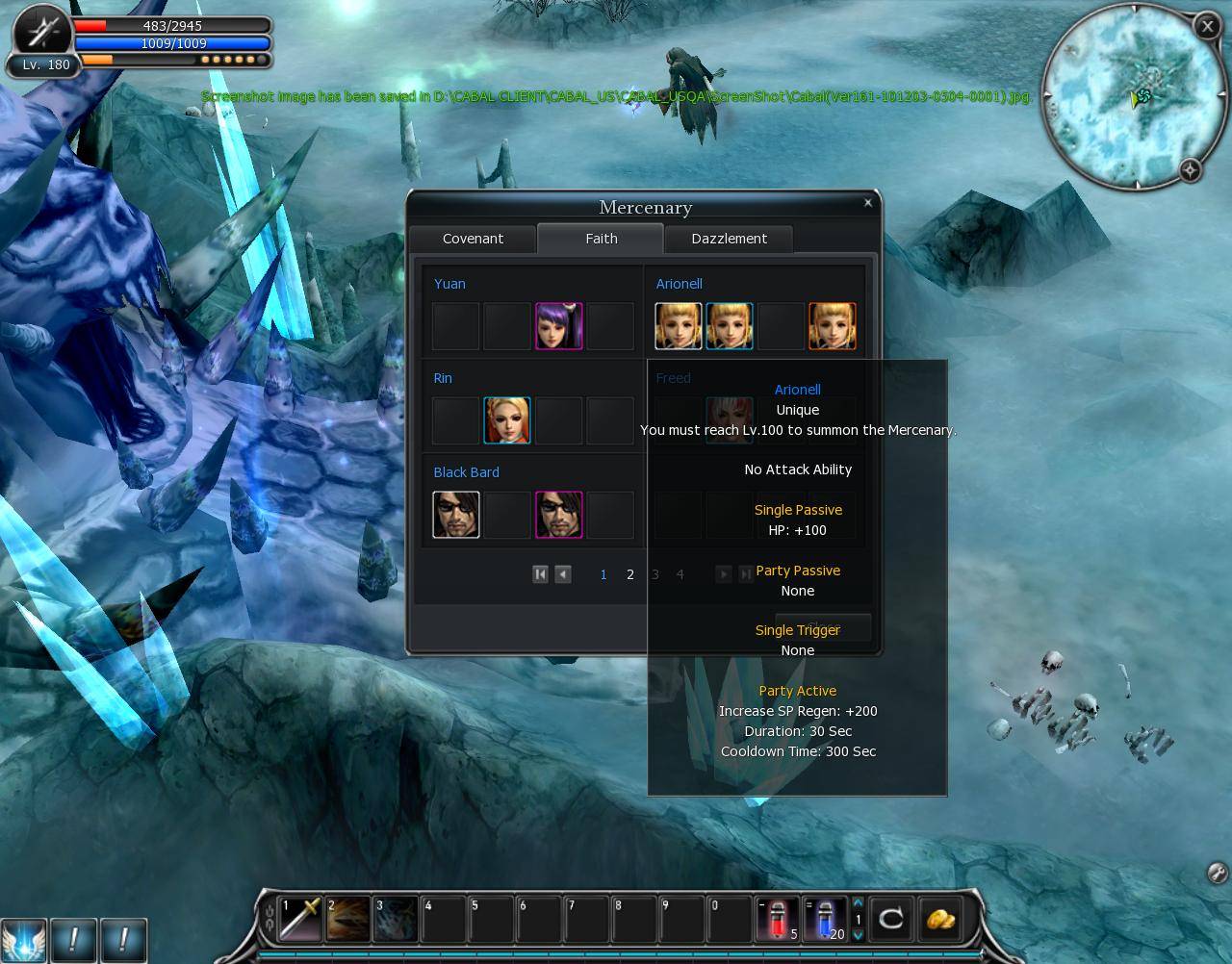1232x964 pixels.
Task: Use the sword skill in hotbar slot 1
Action: point(299,919)
